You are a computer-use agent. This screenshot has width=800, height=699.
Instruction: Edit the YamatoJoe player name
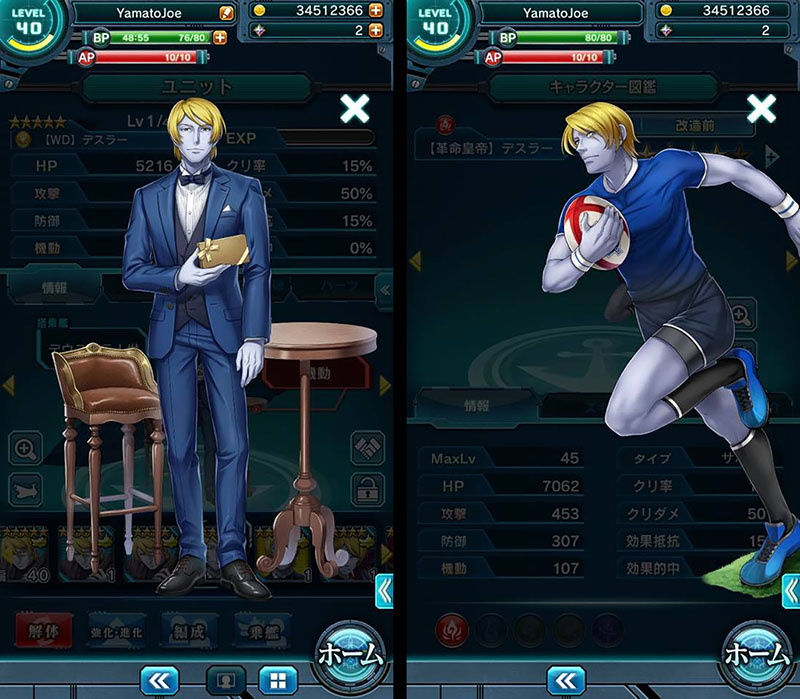[228, 13]
